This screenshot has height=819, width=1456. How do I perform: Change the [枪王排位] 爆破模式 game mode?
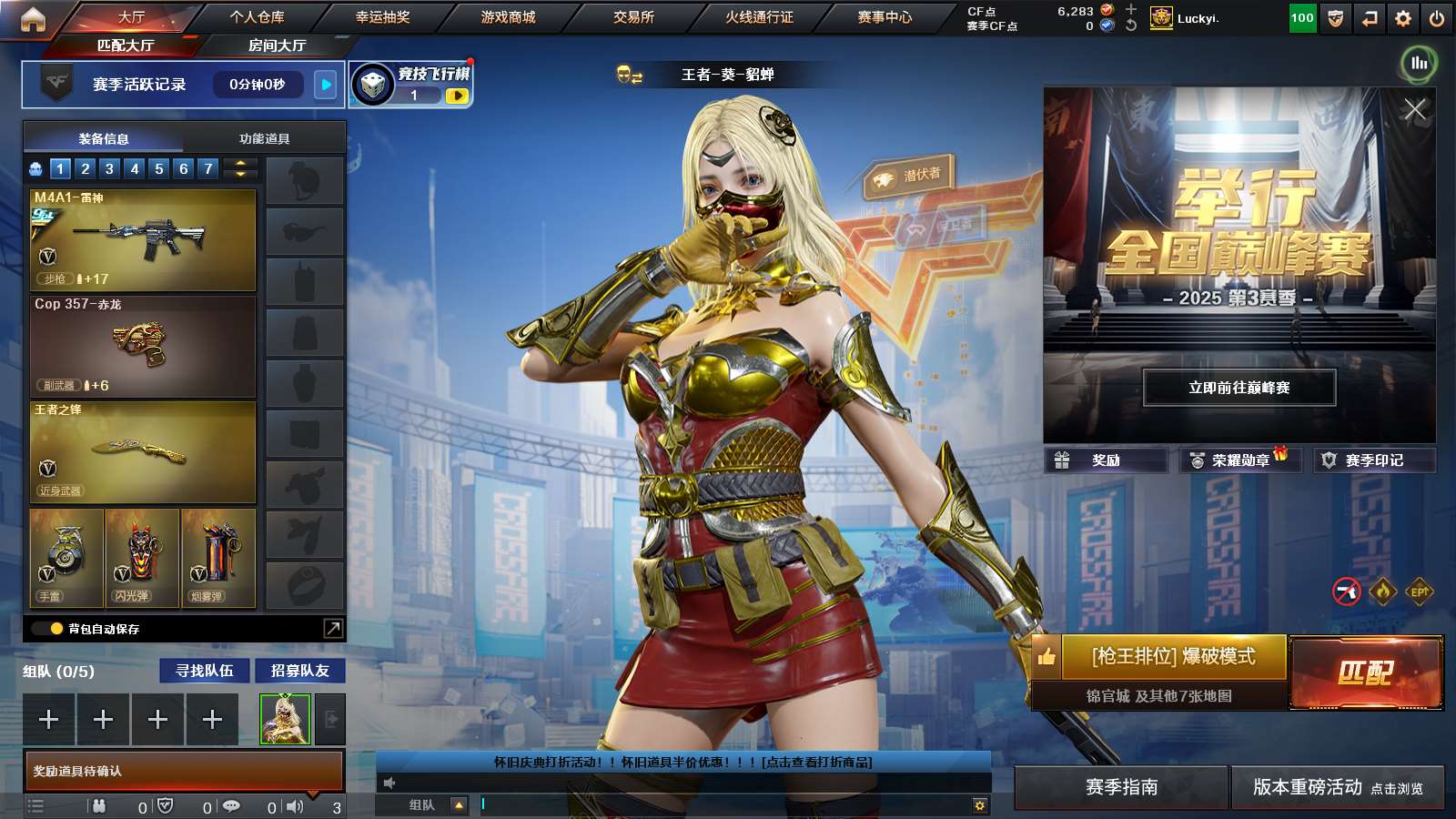(1173, 657)
